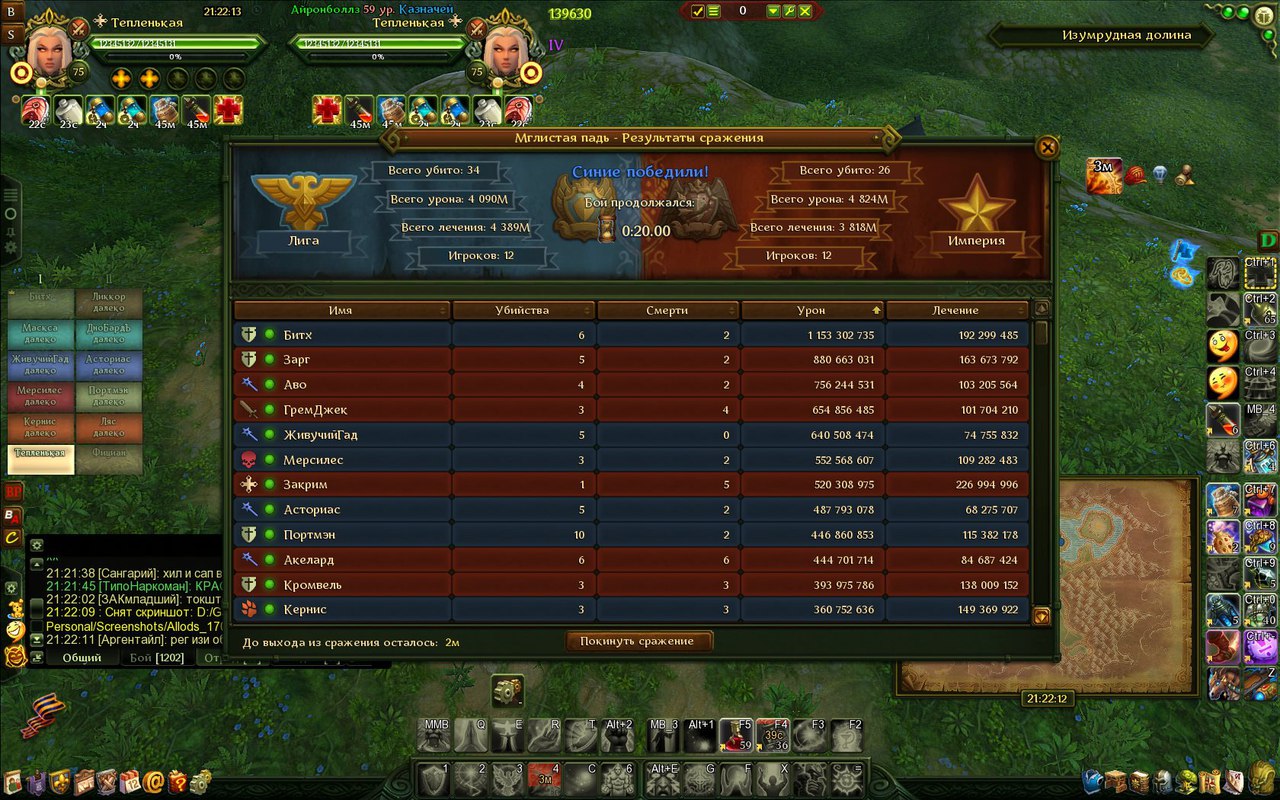Sort the table by the Урон column
Viewport: 1280px width, 800px height.
(812, 310)
